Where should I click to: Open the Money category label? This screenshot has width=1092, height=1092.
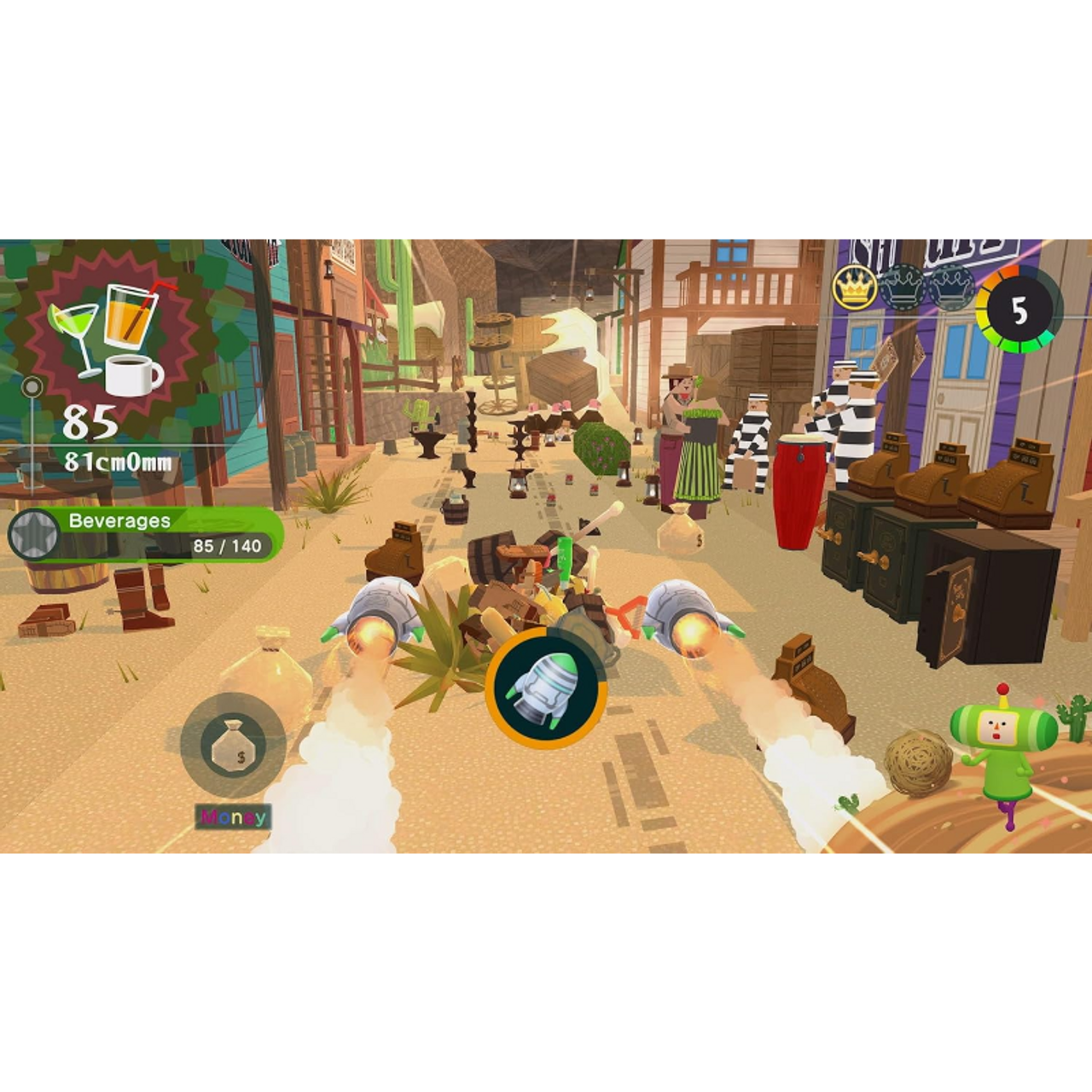point(232,816)
